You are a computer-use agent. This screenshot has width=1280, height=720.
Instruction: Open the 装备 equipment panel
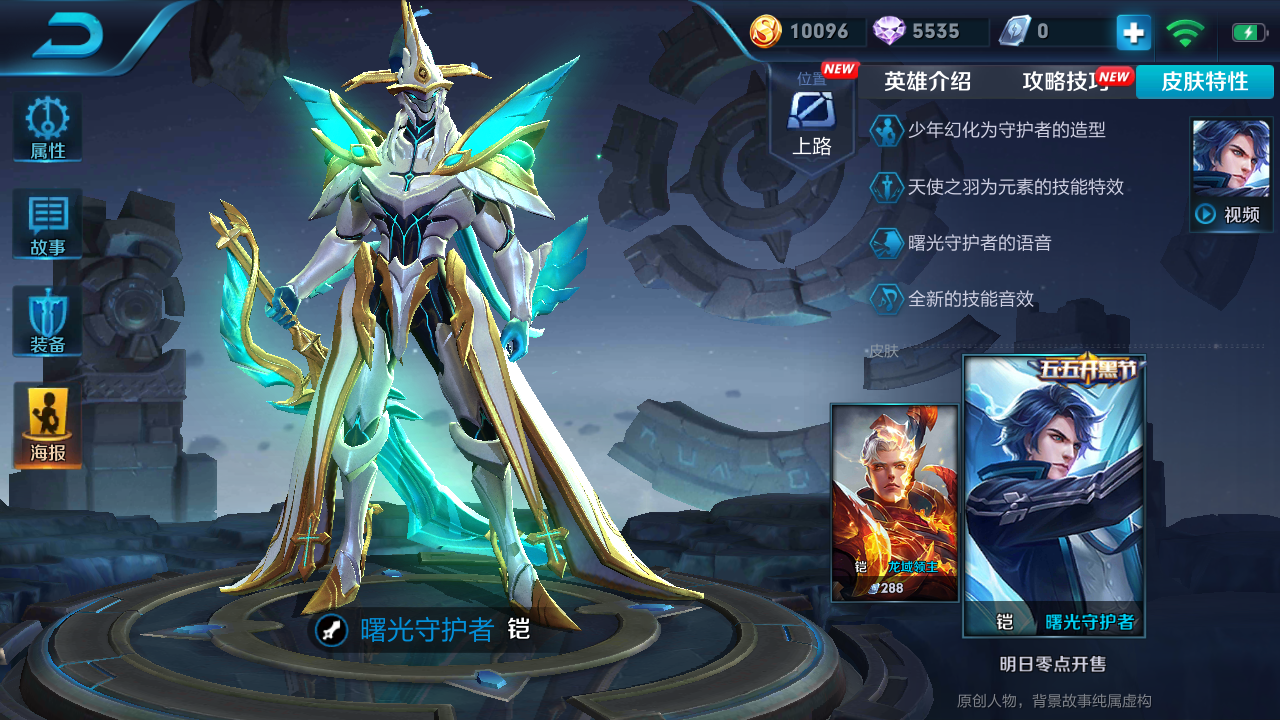pyautogui.click(x=47, y=322)
